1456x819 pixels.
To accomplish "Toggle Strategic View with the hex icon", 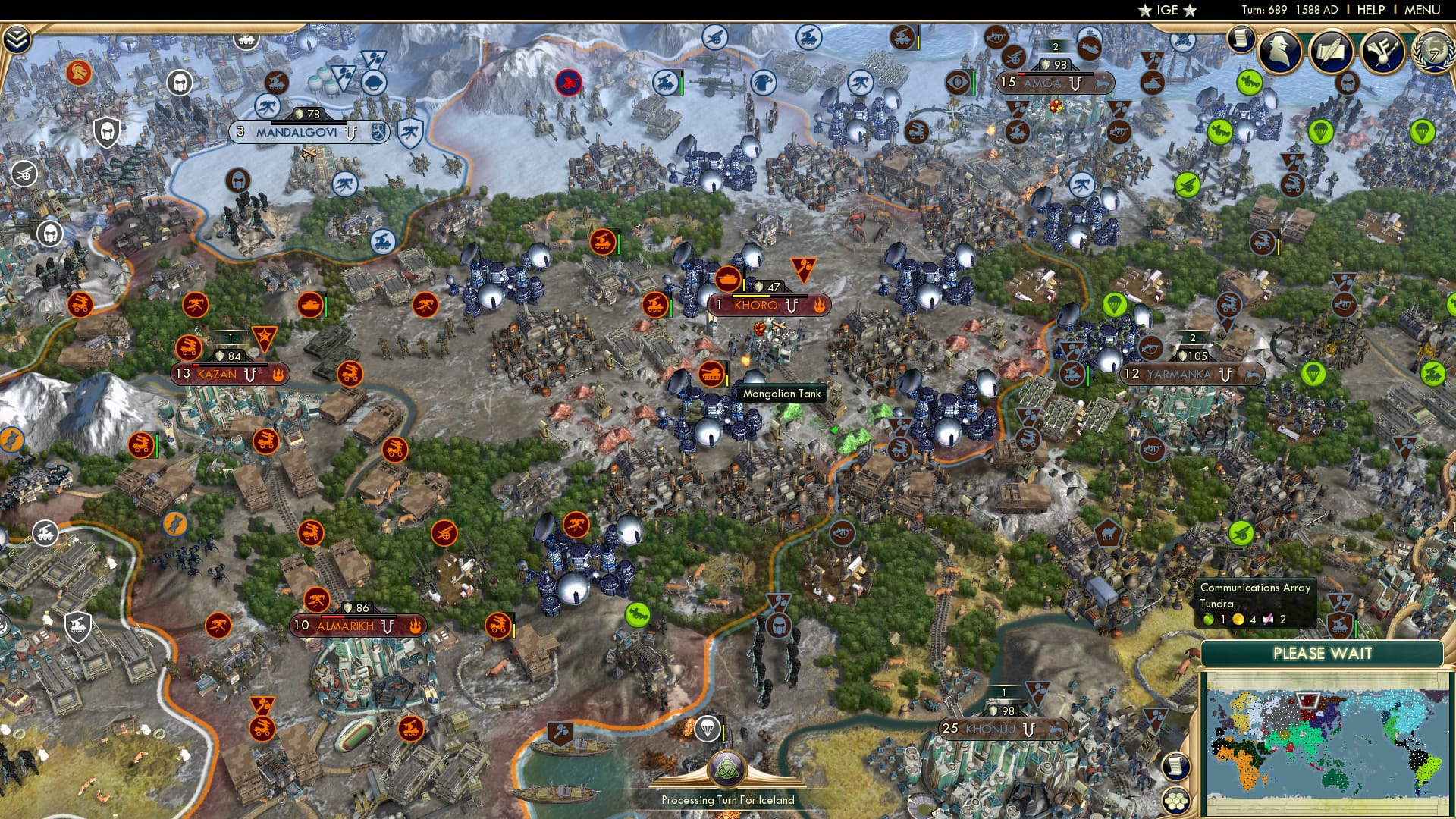I will [x=1175, y=802].
